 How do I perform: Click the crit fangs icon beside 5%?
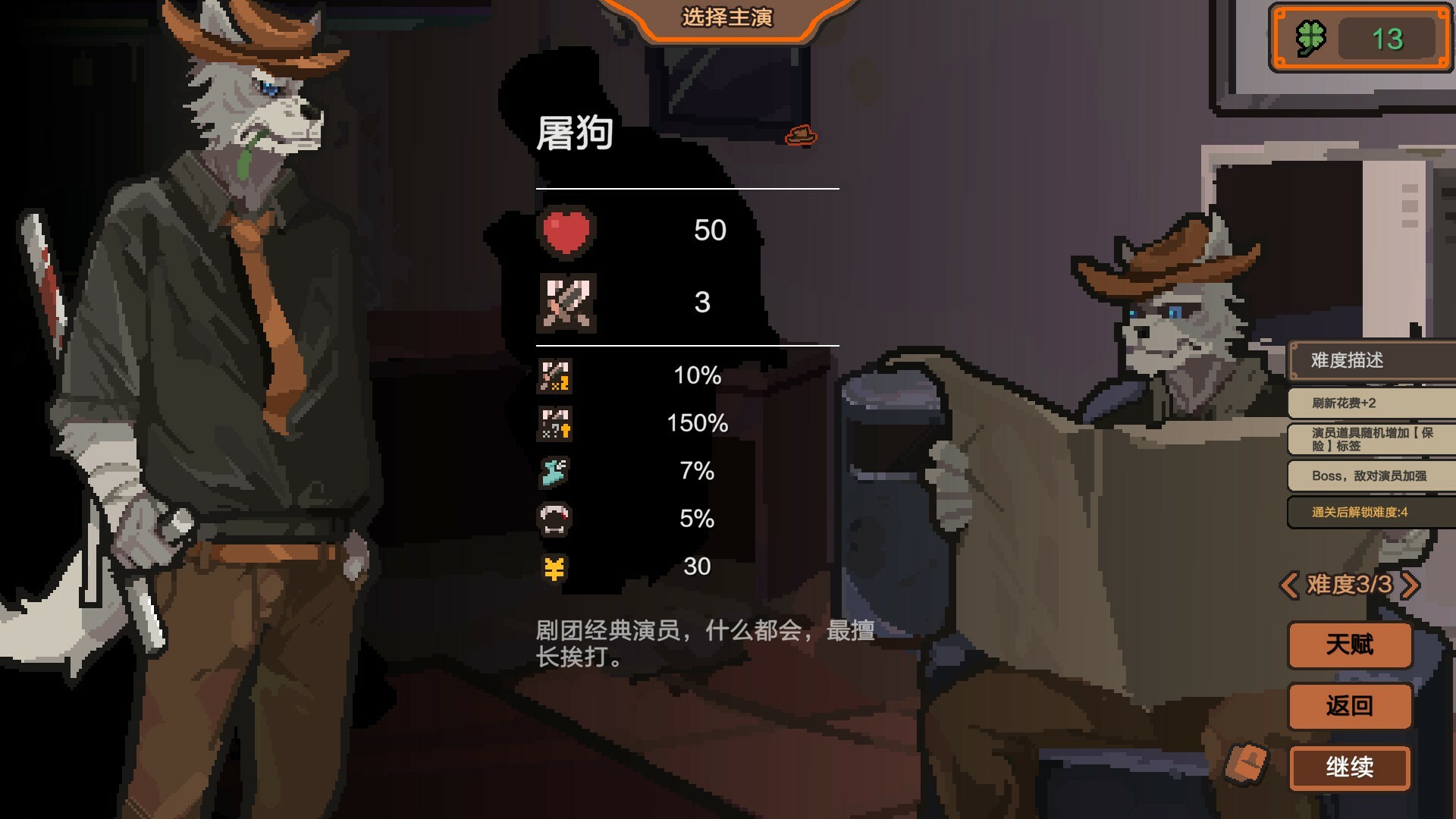tap(554, 519)
